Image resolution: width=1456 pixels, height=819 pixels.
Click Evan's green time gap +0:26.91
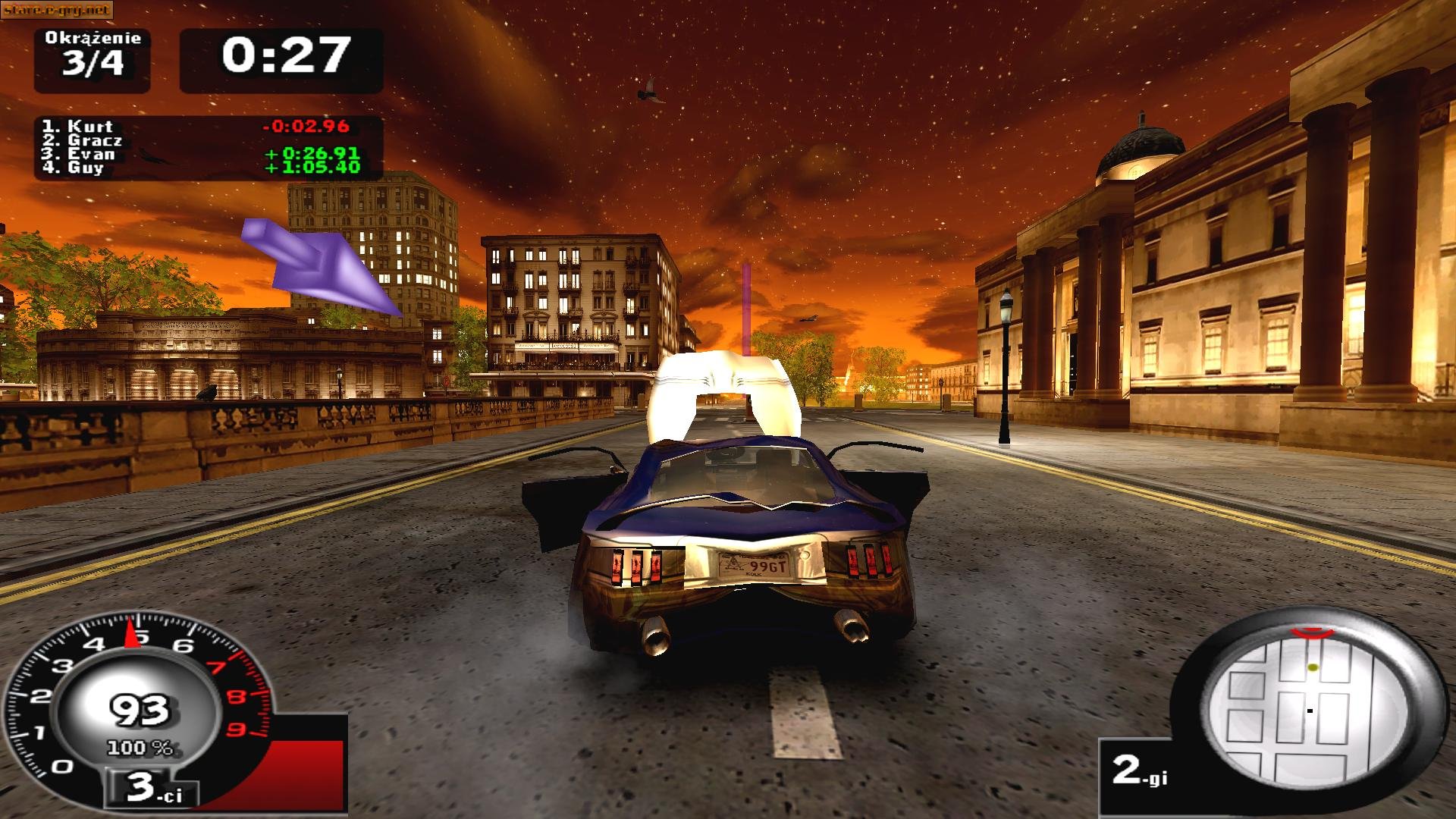pos(311,155)
